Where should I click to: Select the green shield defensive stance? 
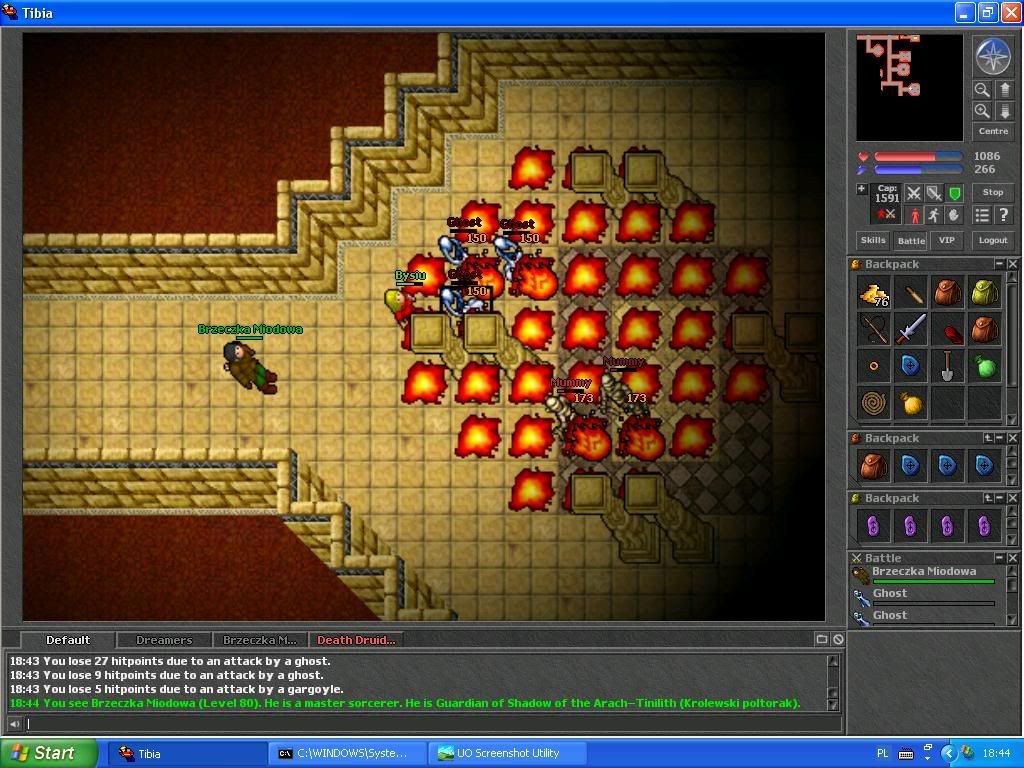point(955,193)
